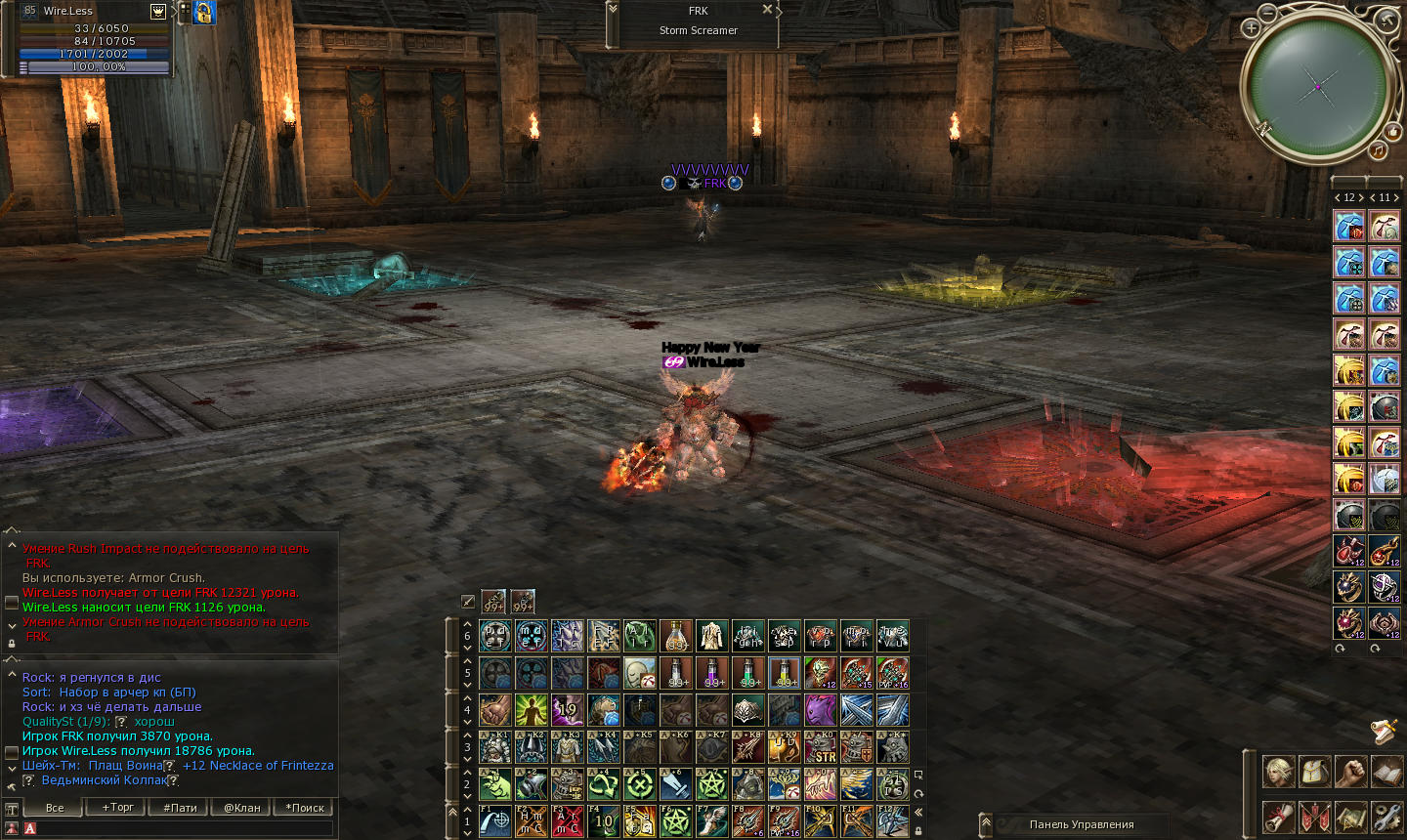Image resolution: width=1407 pixels, height=840 pixels.
Task: Open the inventory backpack icon
Action: [x=1315, y=772]
